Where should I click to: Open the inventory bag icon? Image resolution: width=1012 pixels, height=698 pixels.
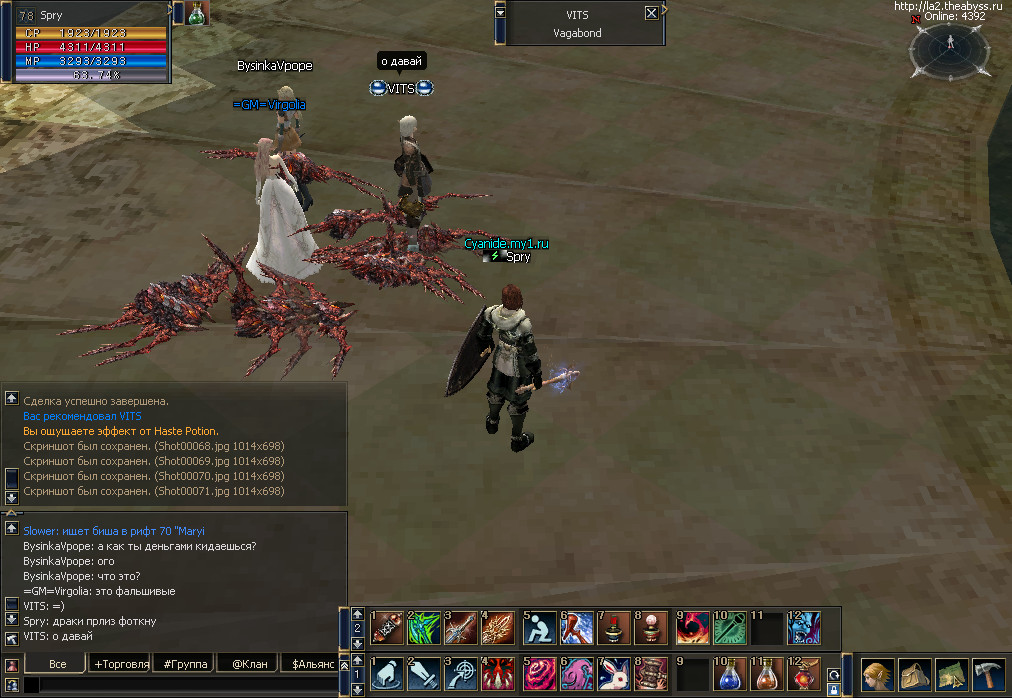coord(914,675)
